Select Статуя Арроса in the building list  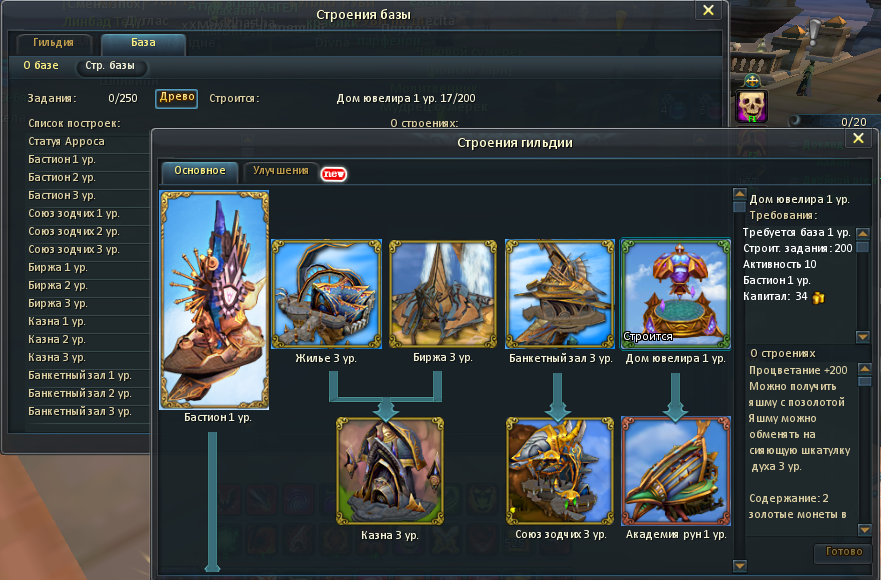point(67,141)
